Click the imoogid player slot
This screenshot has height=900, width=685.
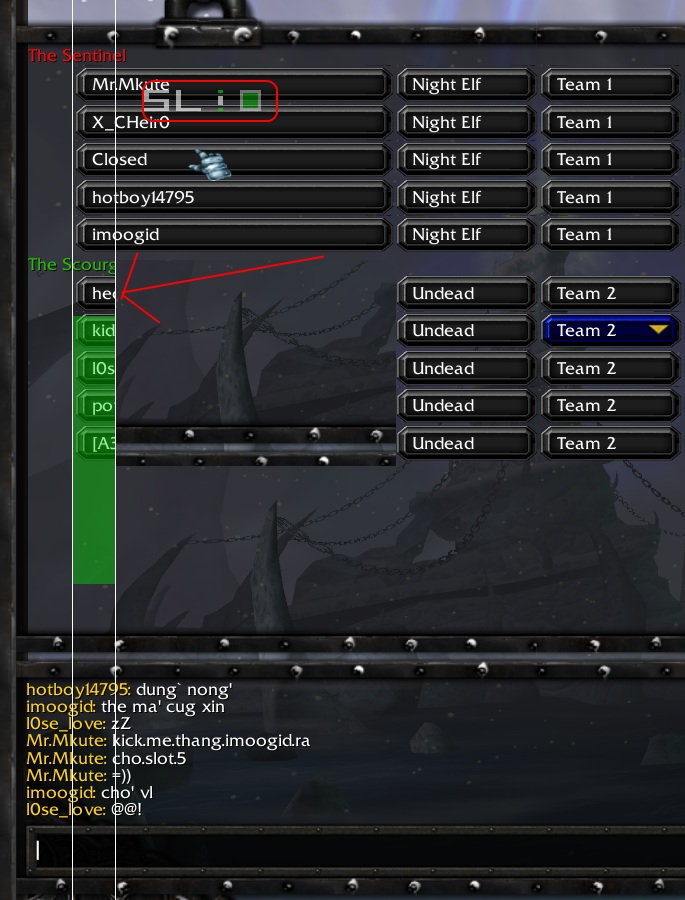(x=232, y=235)
